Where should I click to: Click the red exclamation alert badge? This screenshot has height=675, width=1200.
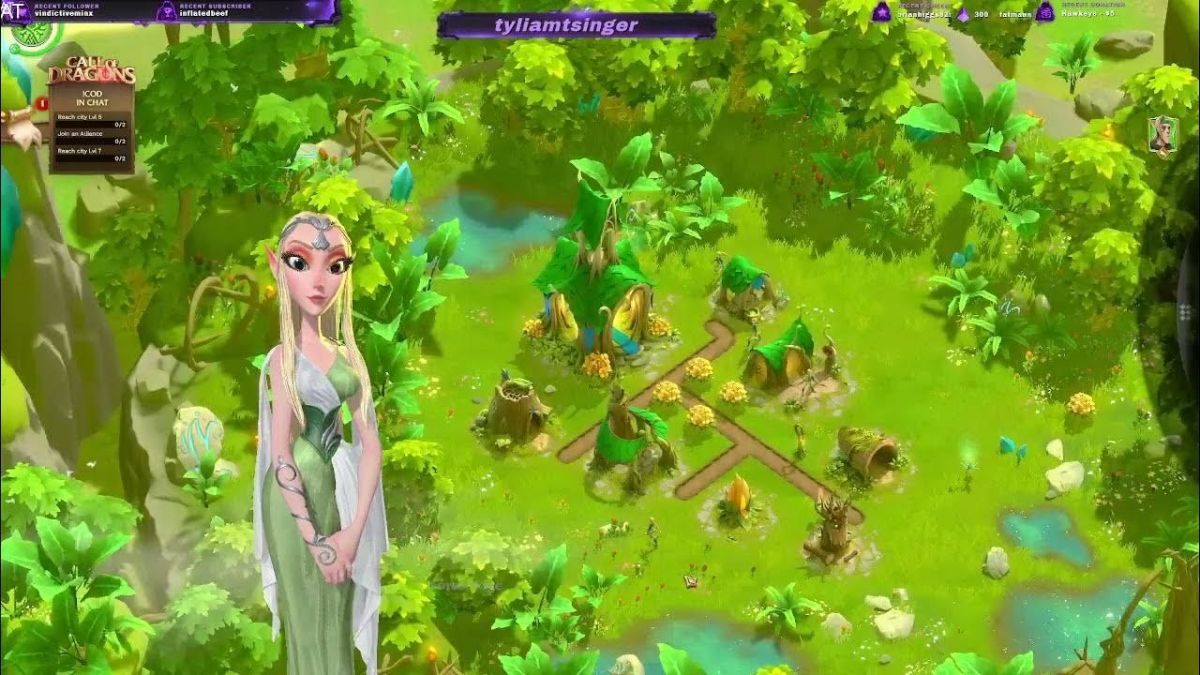tap(42, 102)
